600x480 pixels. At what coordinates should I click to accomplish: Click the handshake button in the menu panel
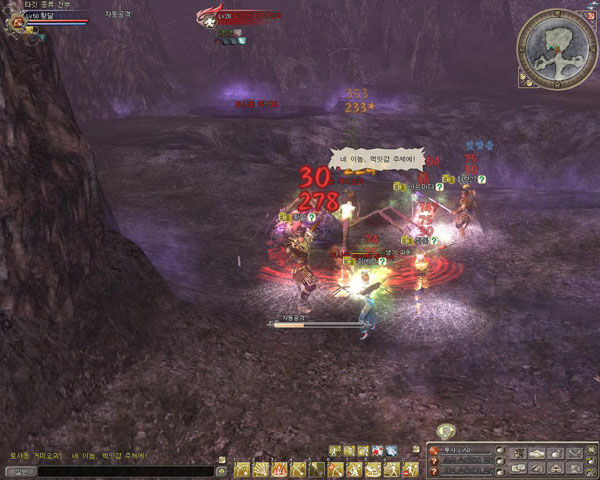pos(540,453)
